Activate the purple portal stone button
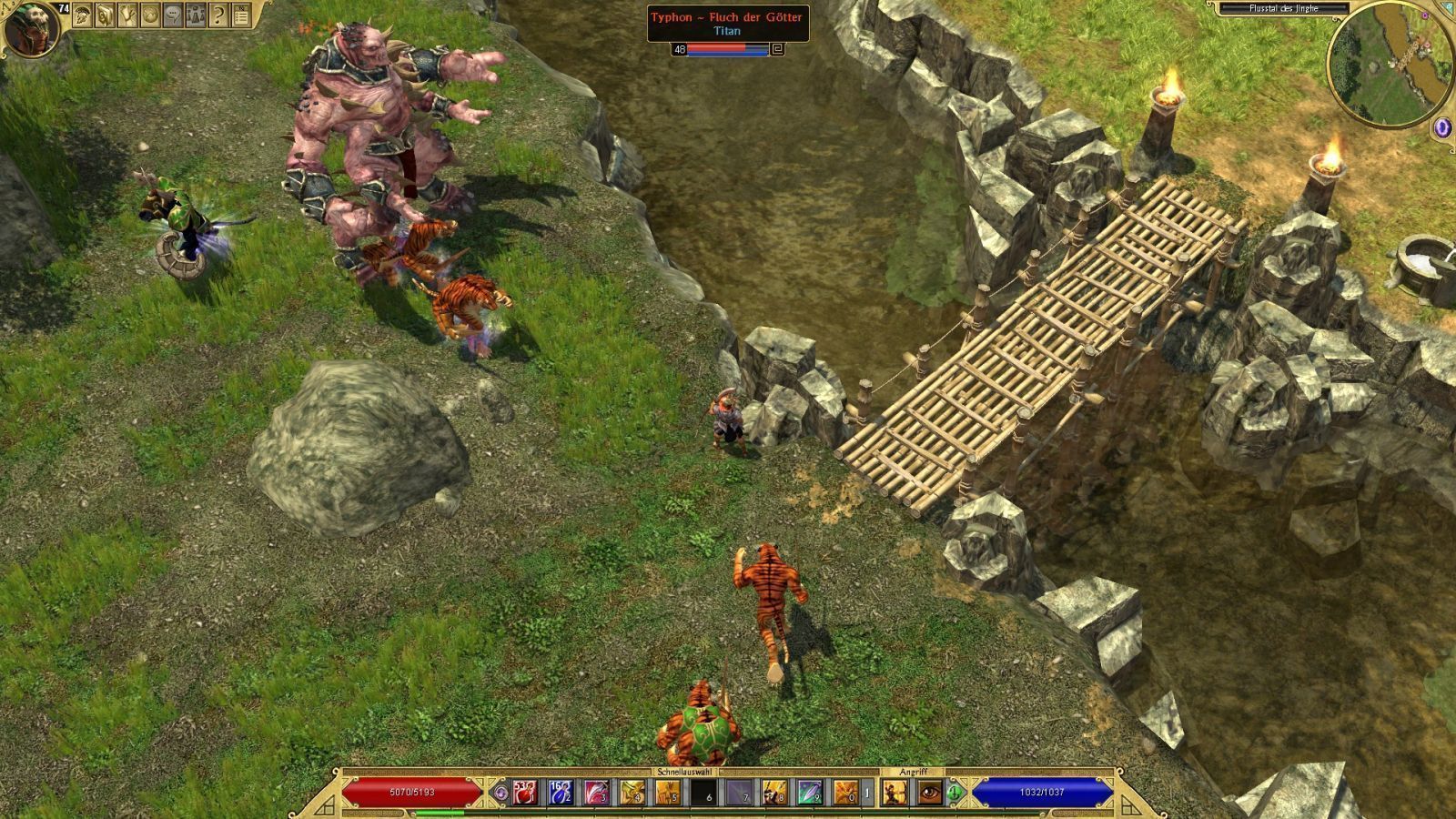The image size is (1456, 819). point(1443,128)
